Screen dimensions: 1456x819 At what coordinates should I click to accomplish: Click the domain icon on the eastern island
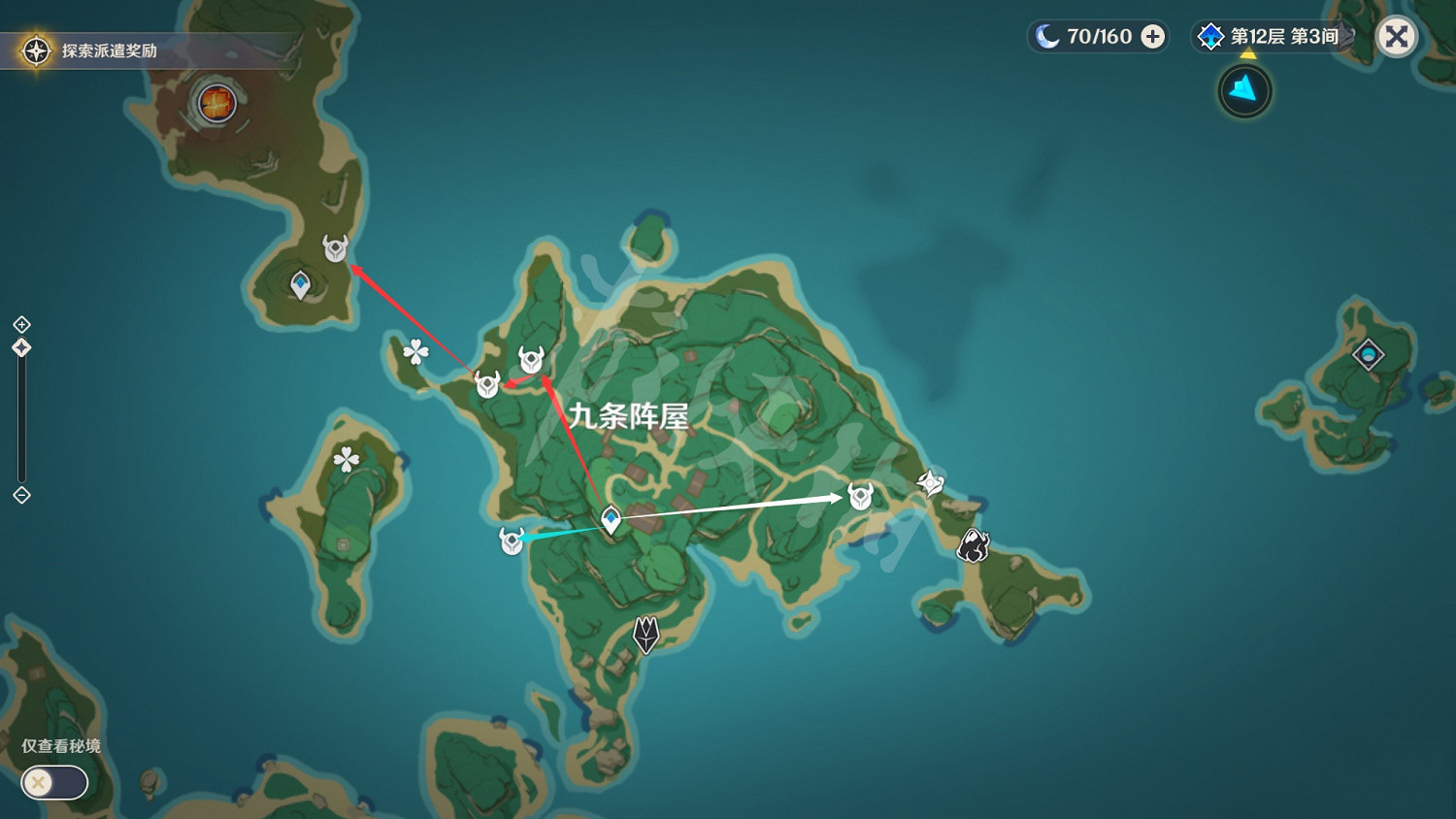(1368, 355)
